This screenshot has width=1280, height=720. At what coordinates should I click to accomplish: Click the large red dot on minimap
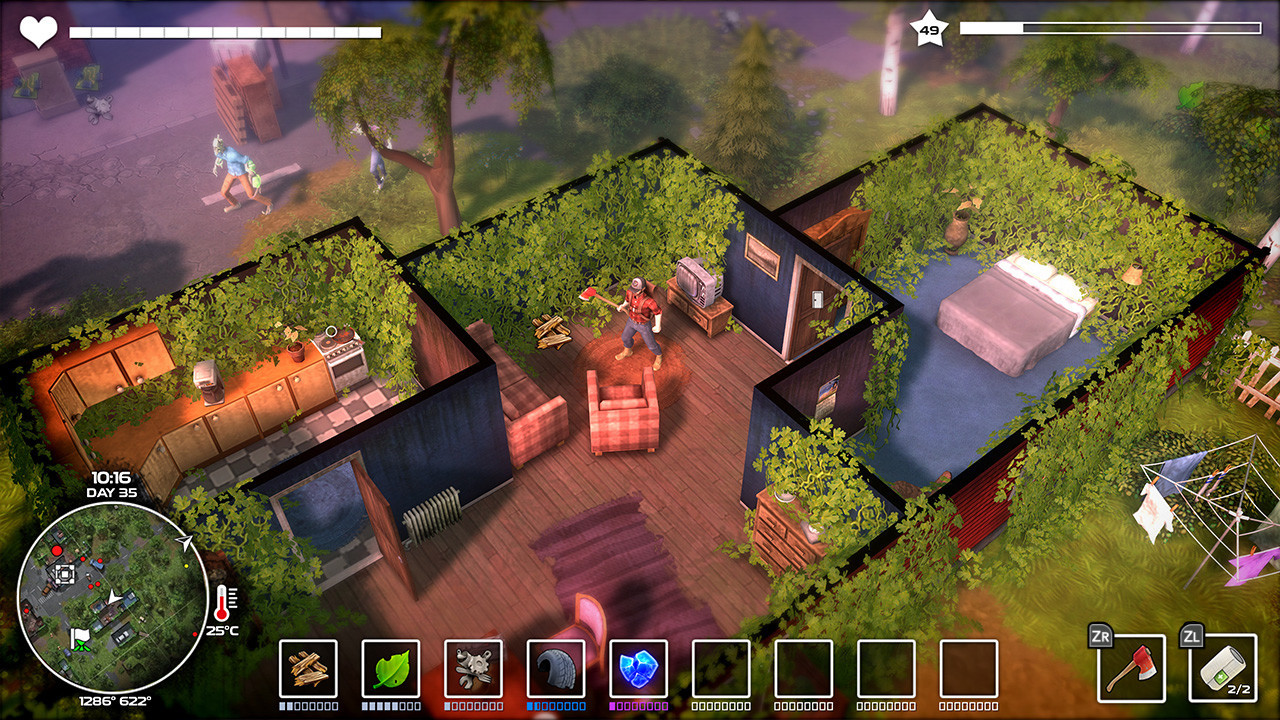58,550
